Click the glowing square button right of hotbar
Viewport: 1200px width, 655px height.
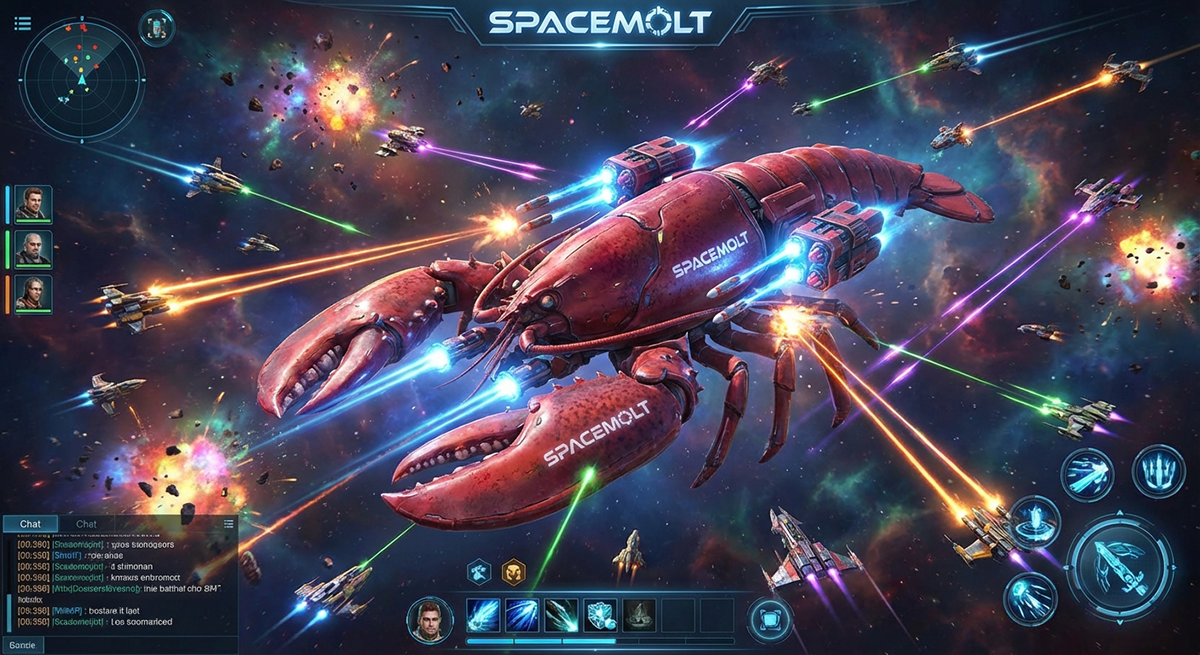(x=767, y=618)
